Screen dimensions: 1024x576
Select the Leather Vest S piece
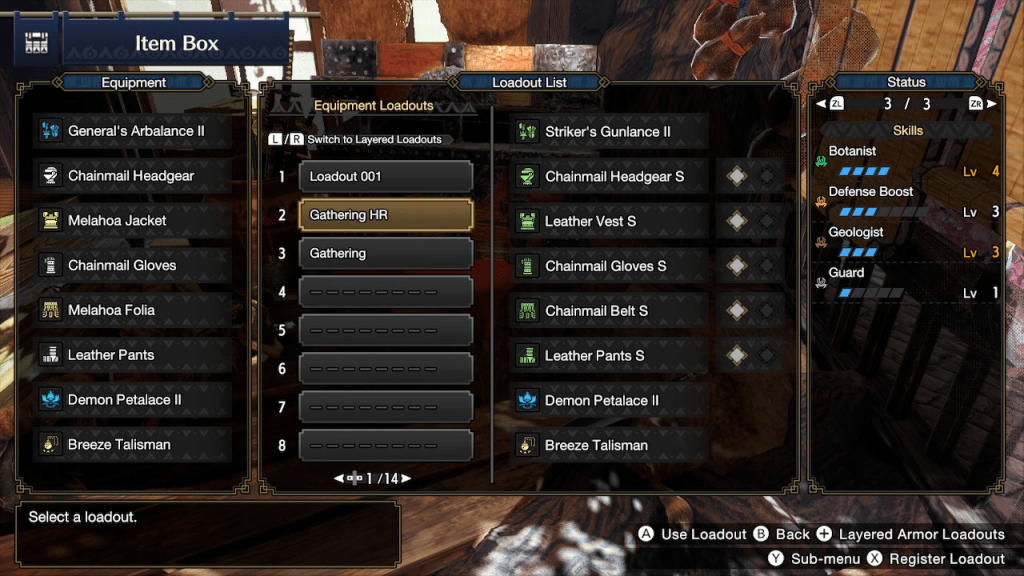coord(609,221)
